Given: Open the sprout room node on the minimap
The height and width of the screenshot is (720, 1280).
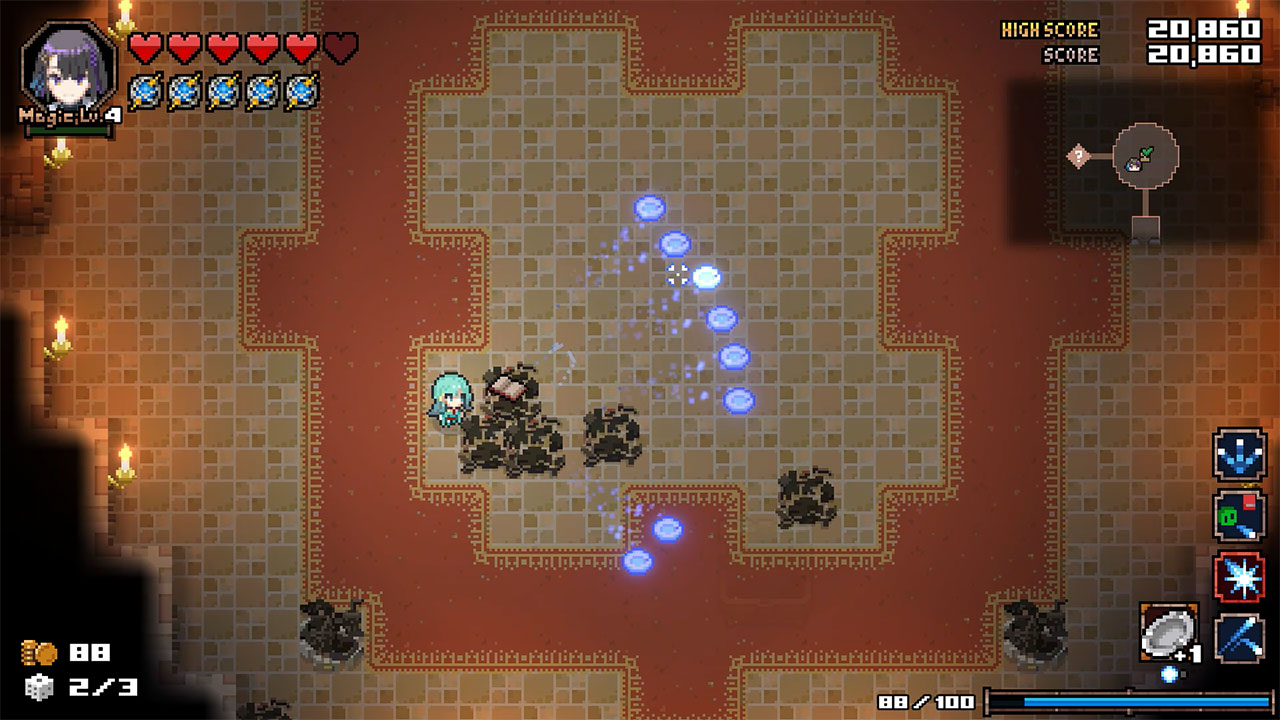Looking at the screenshot, I should pyautogui.click(x=1146, y=152).
